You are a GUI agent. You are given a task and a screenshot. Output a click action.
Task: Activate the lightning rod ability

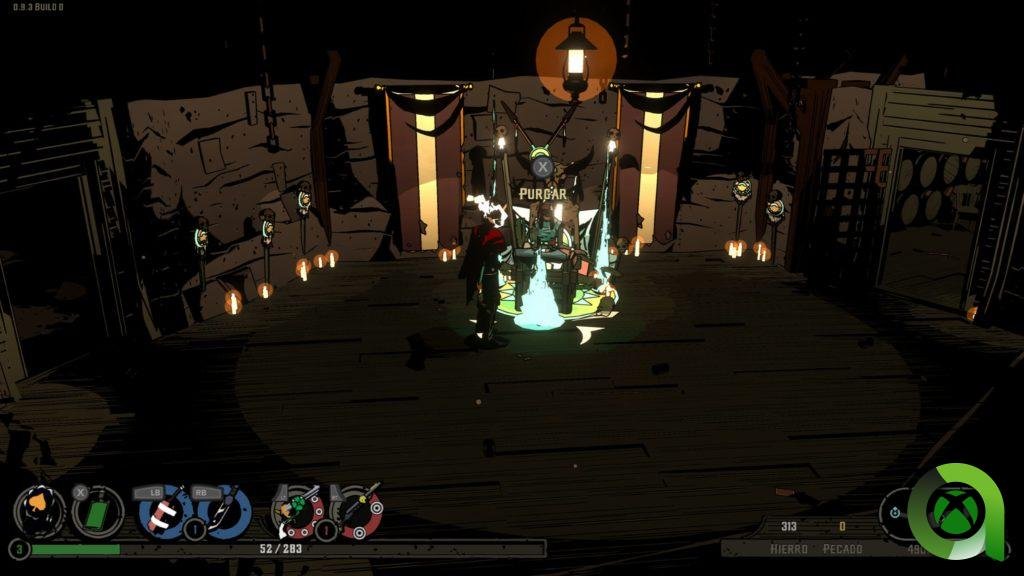pyautogui.click(x=222, y=511)
